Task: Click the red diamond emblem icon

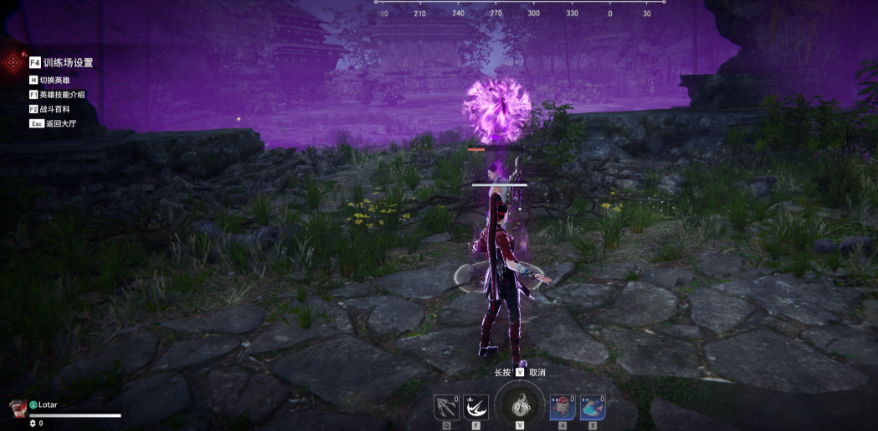Action: (x=12, y=63)
